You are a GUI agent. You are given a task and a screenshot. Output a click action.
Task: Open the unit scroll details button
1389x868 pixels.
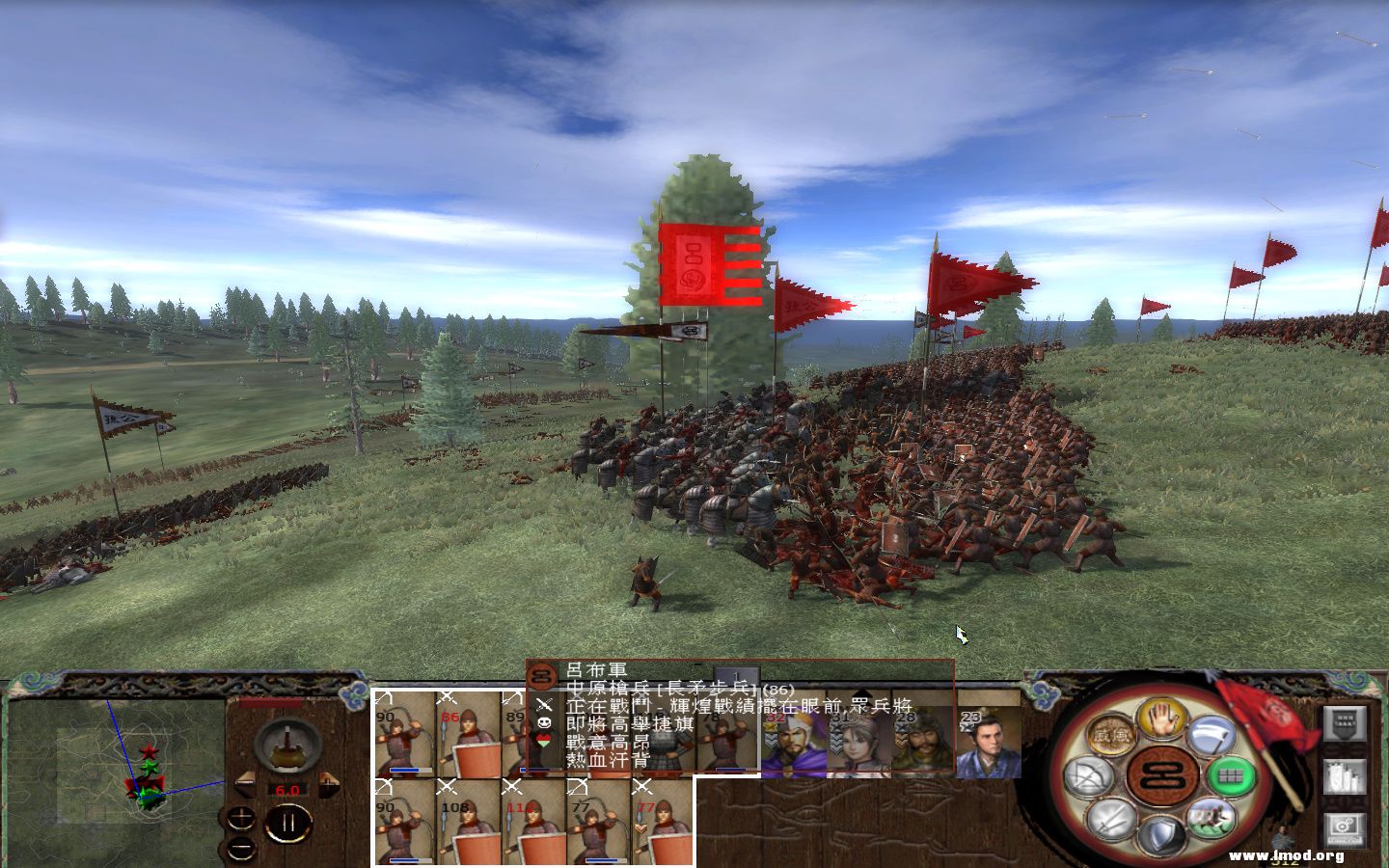[x=1344, y=775]
